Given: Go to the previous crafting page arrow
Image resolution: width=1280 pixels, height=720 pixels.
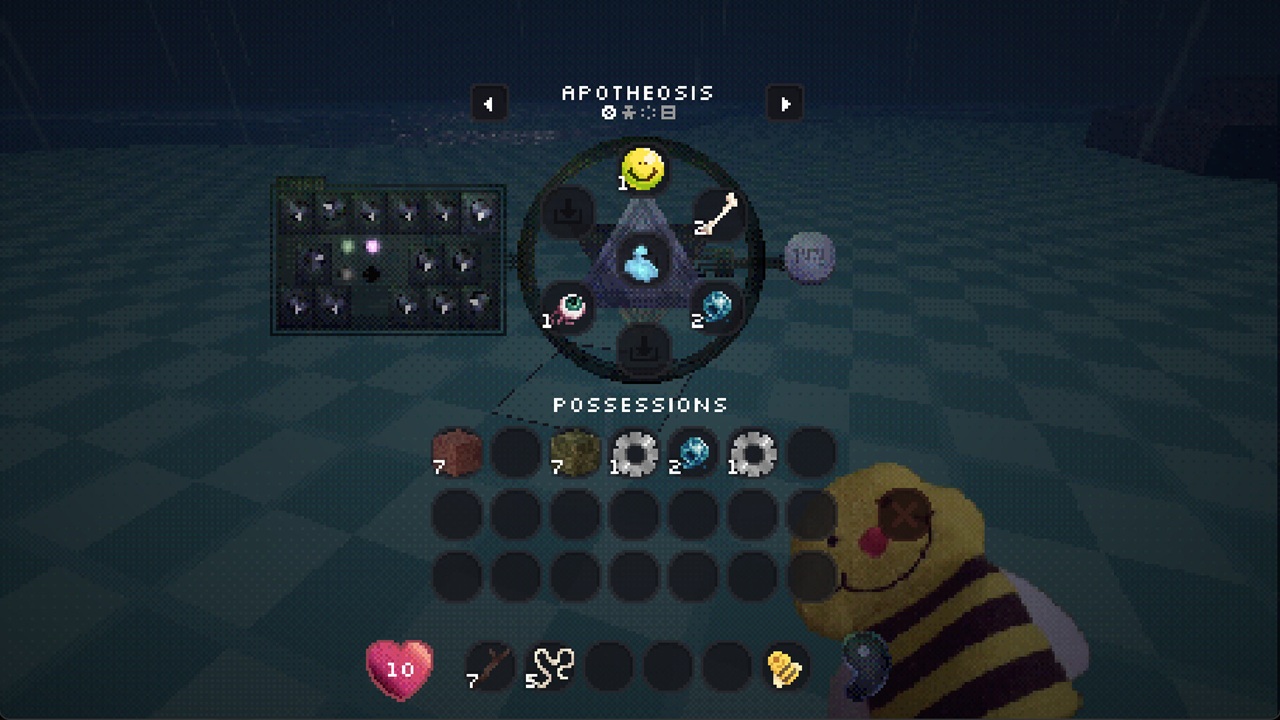Looking at the screenshot, I should [489, 104].
